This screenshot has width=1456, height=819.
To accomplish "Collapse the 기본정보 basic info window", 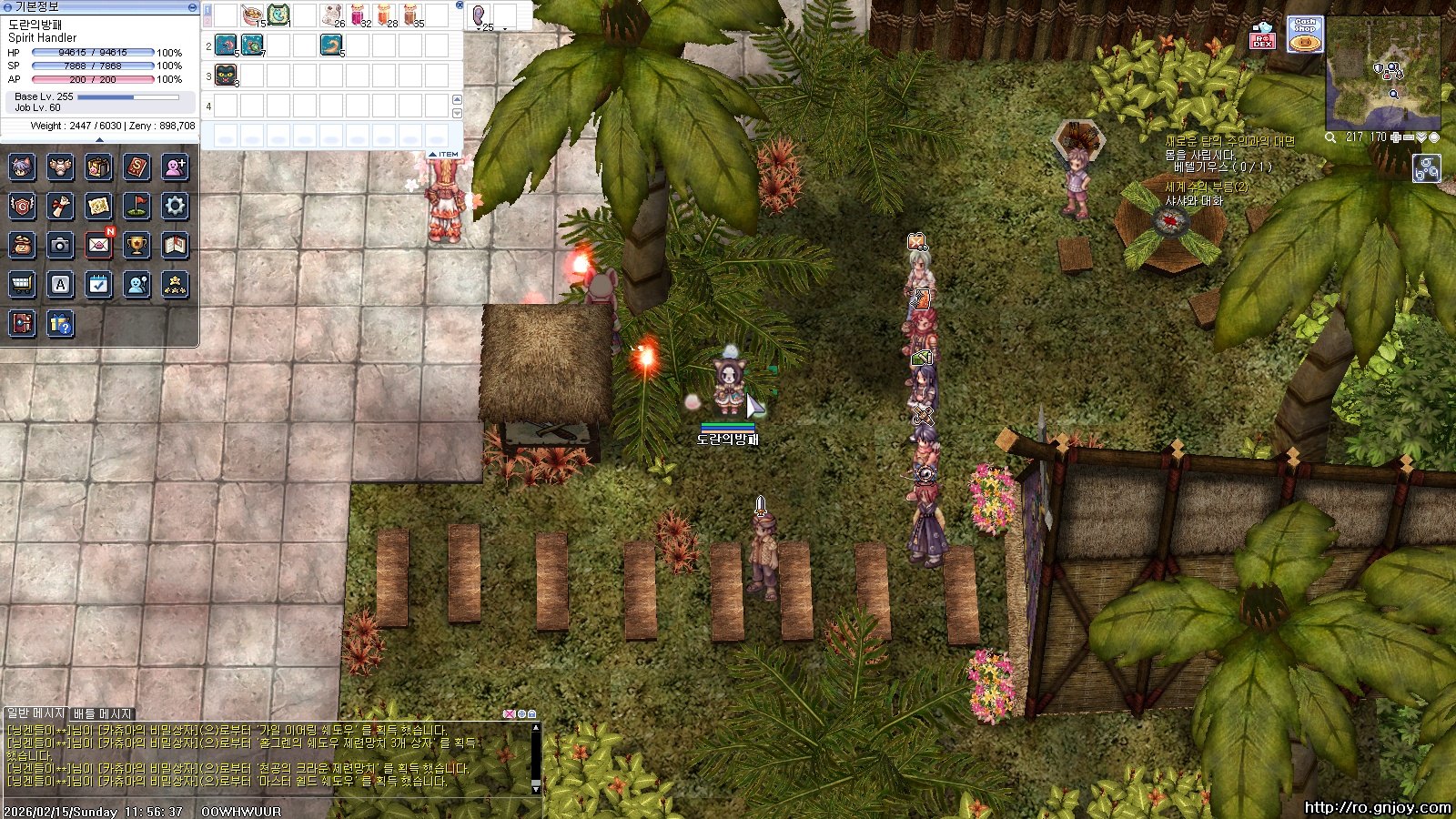I will 192,6.
